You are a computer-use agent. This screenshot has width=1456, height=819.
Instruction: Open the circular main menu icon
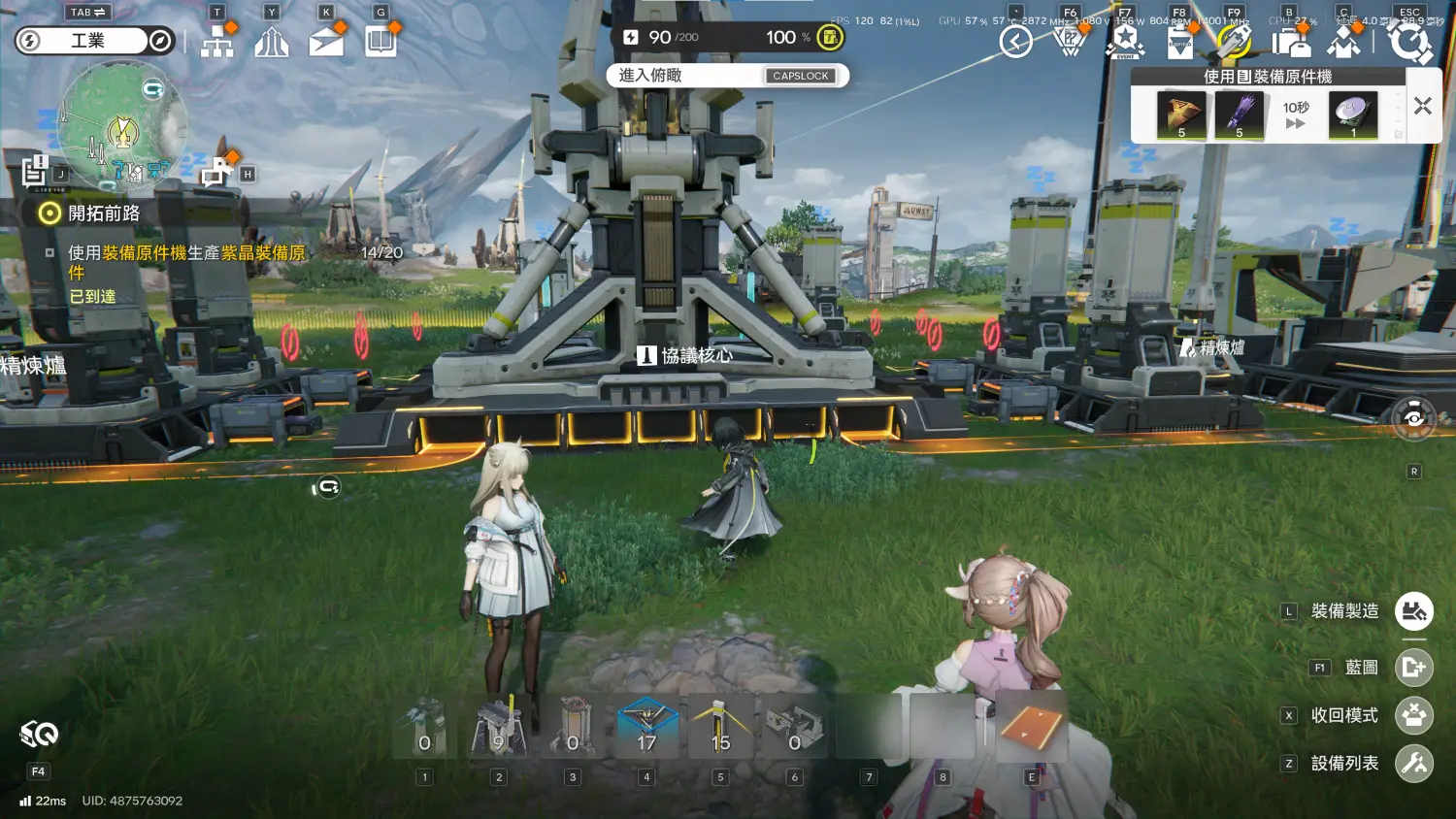pyautogui.click(x=1409, y=43)
